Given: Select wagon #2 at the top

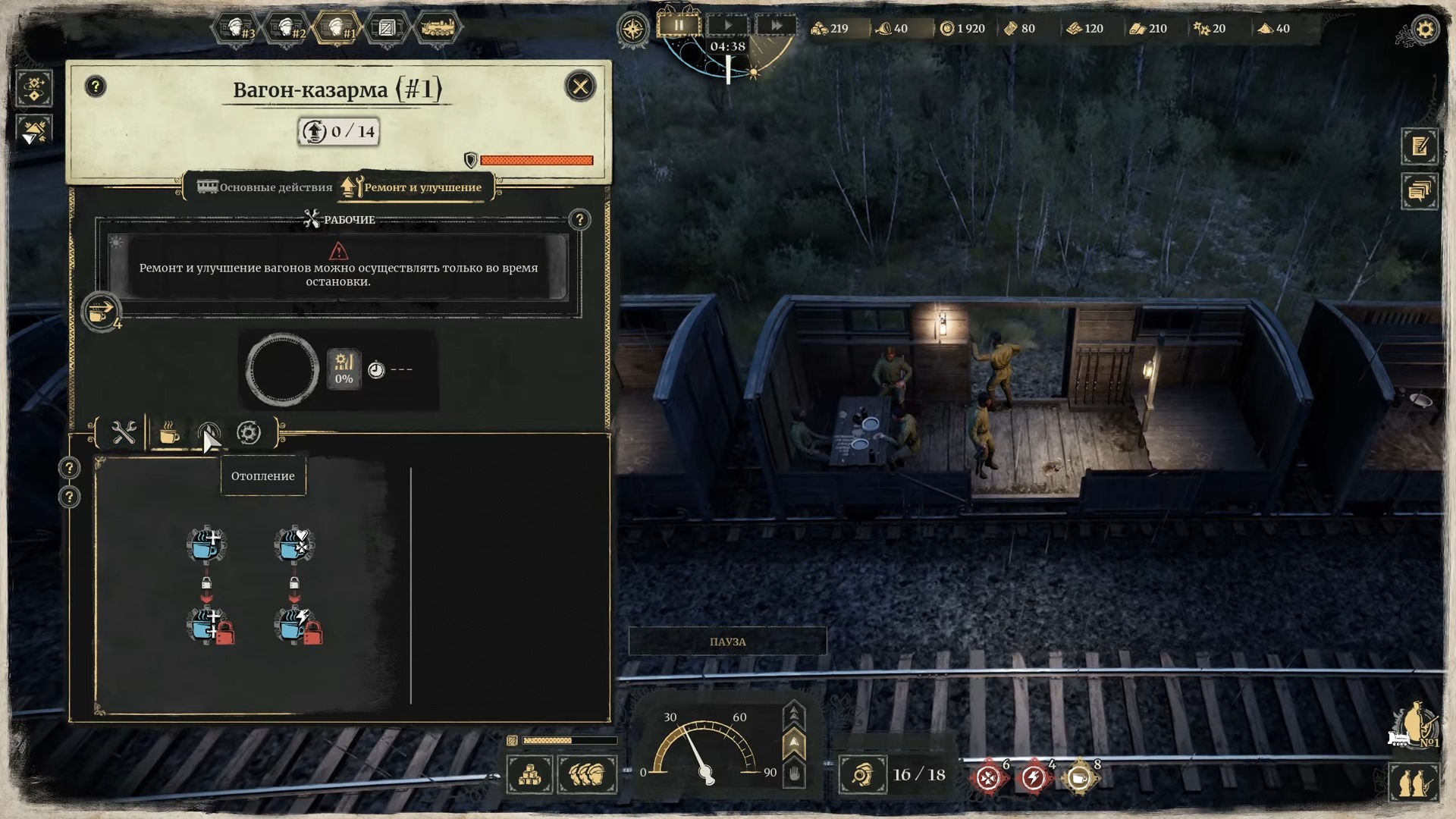Looking at the screenshot, I should point(287,29).
